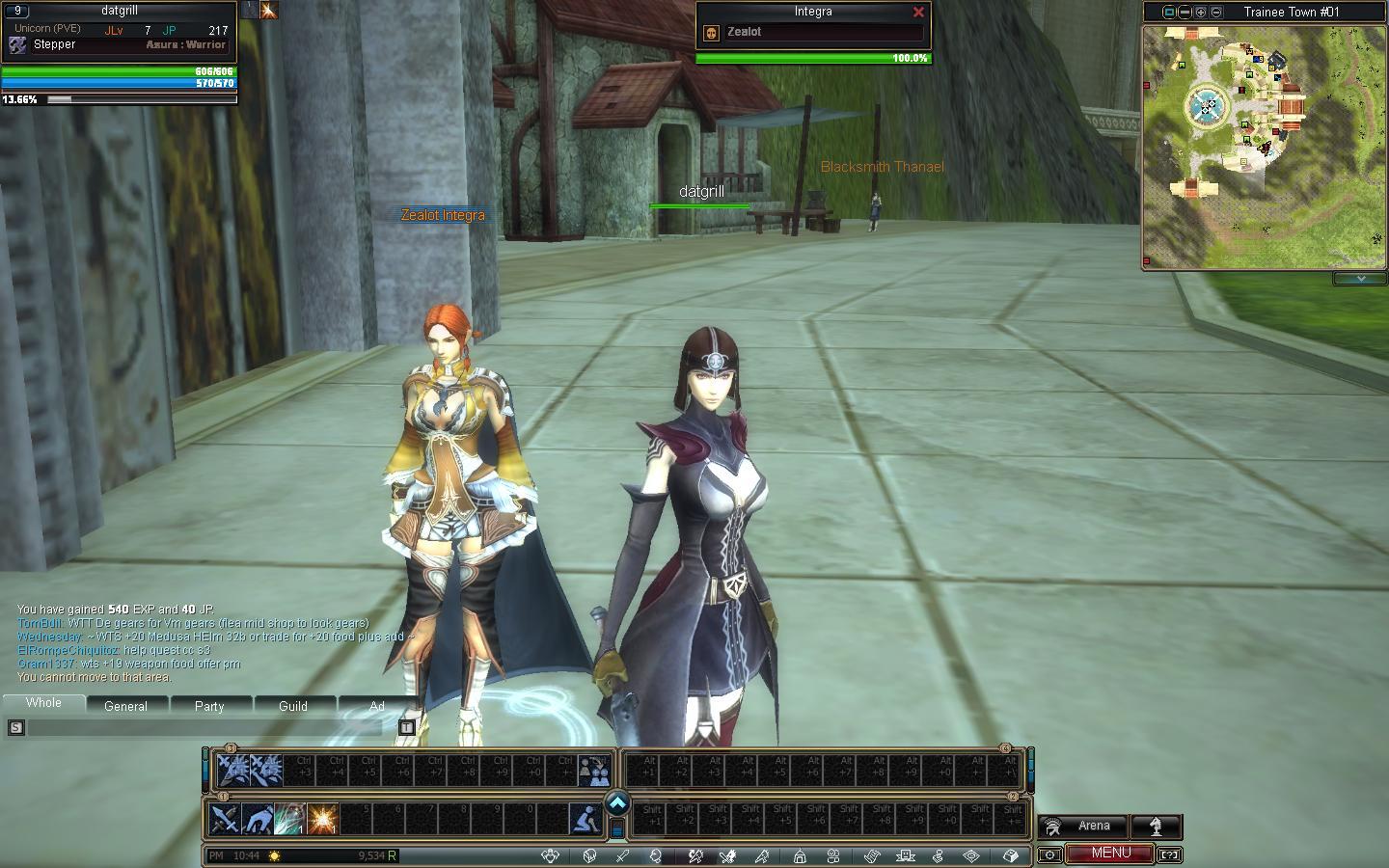Image resolution: width=1389 pixels, height=868 pixels.
Task: Switch to the Party chat tab
Action: 209,706
